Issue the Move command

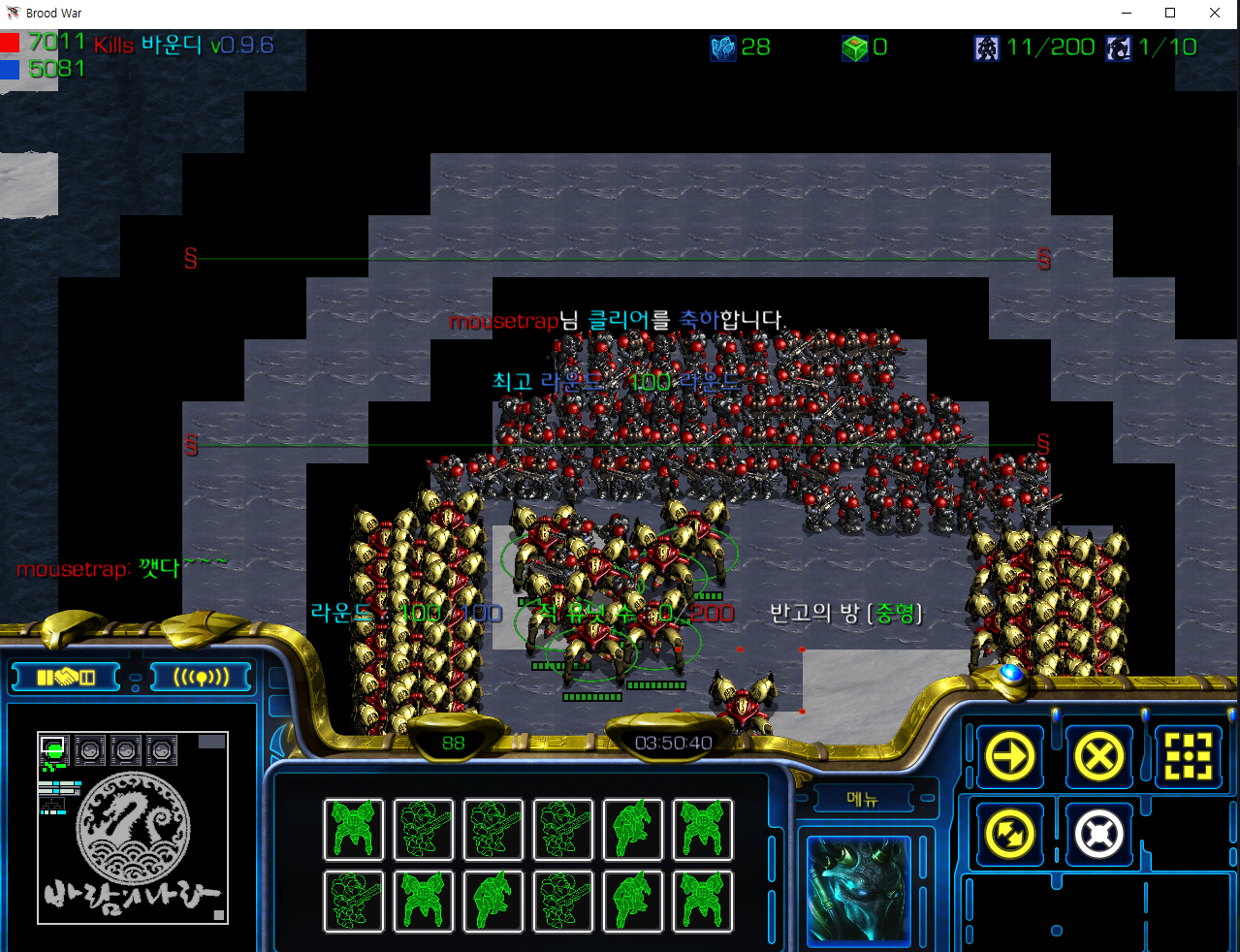tap(1010, 756)
